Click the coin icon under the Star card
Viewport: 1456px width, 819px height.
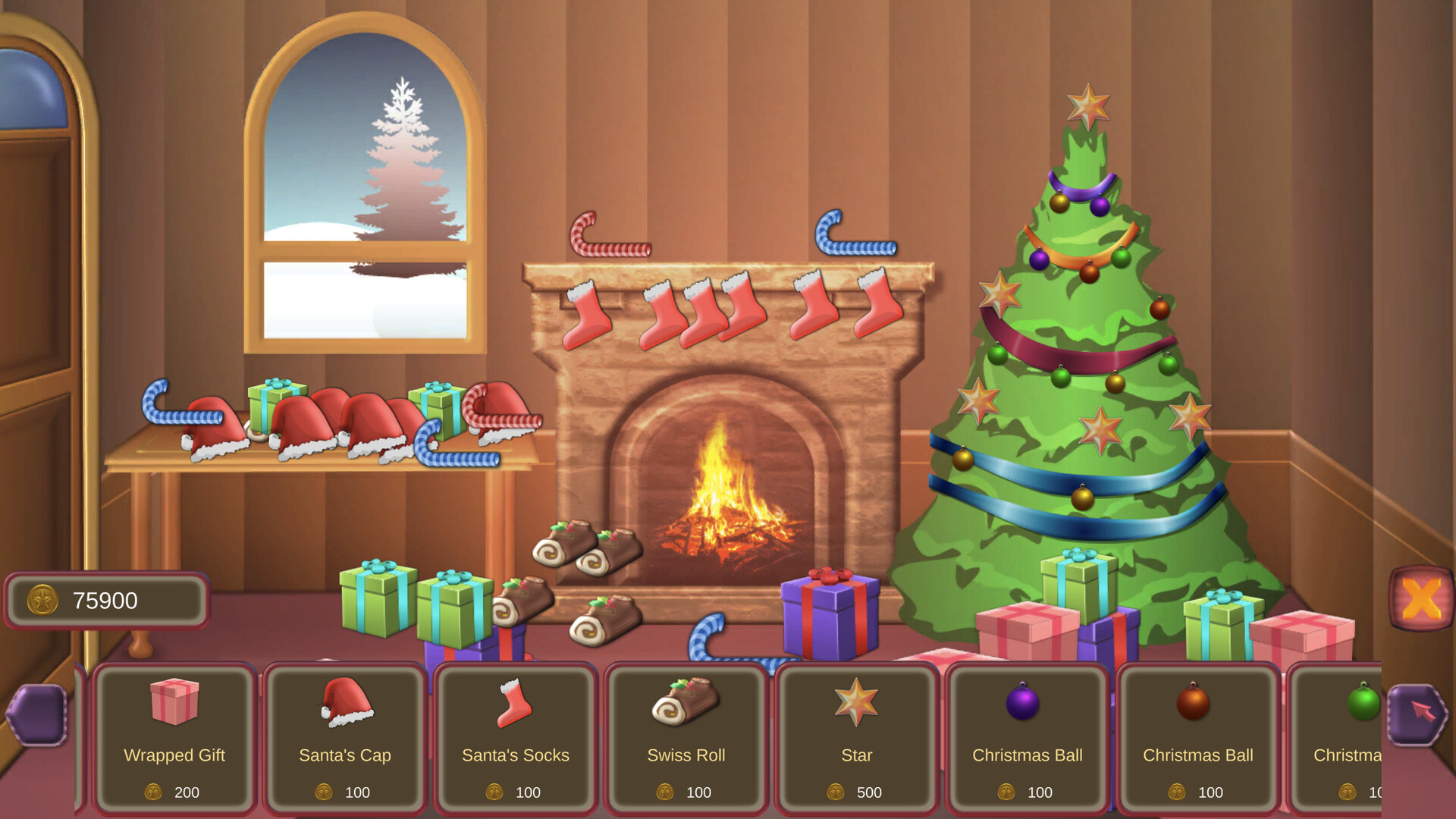tap(836, 792)
